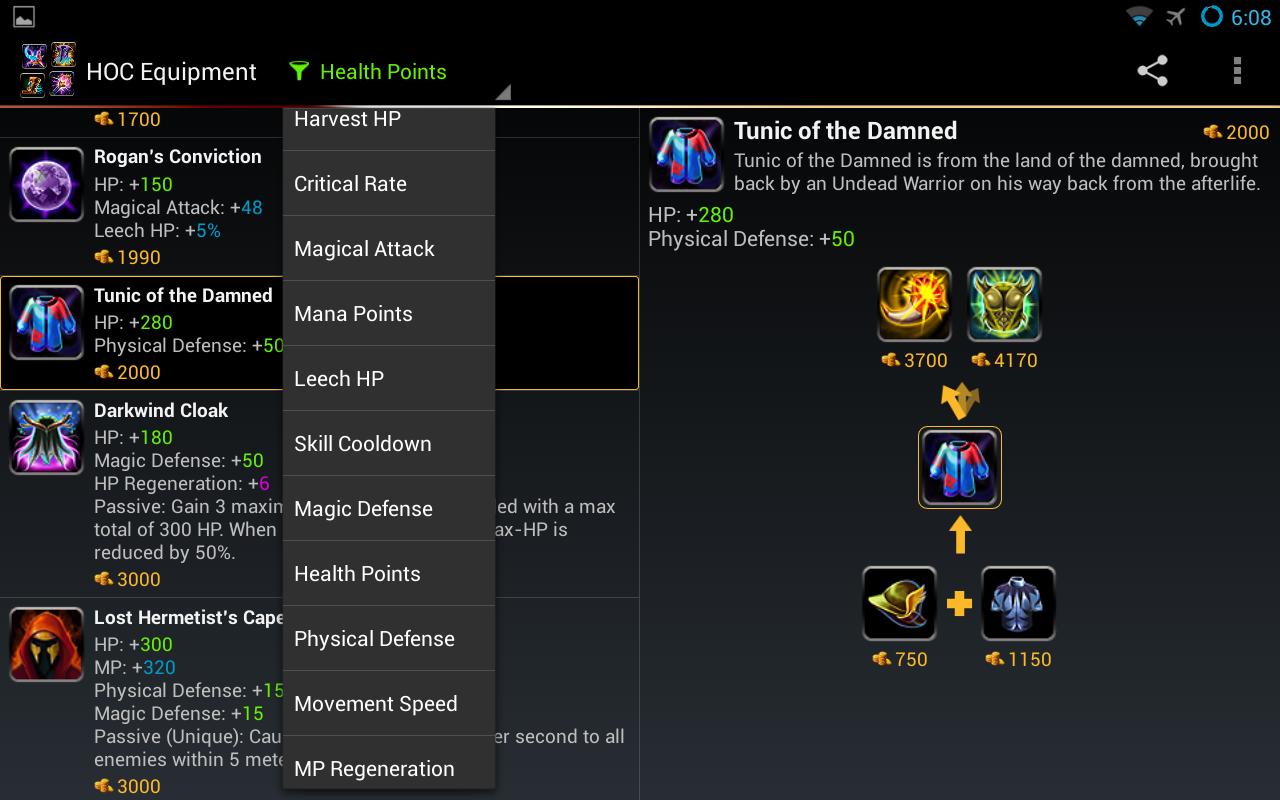The height and width of the screenshot is (800, 1280).
Task: Select Magic Defense from the dropdown
Action: coord(388,509)
